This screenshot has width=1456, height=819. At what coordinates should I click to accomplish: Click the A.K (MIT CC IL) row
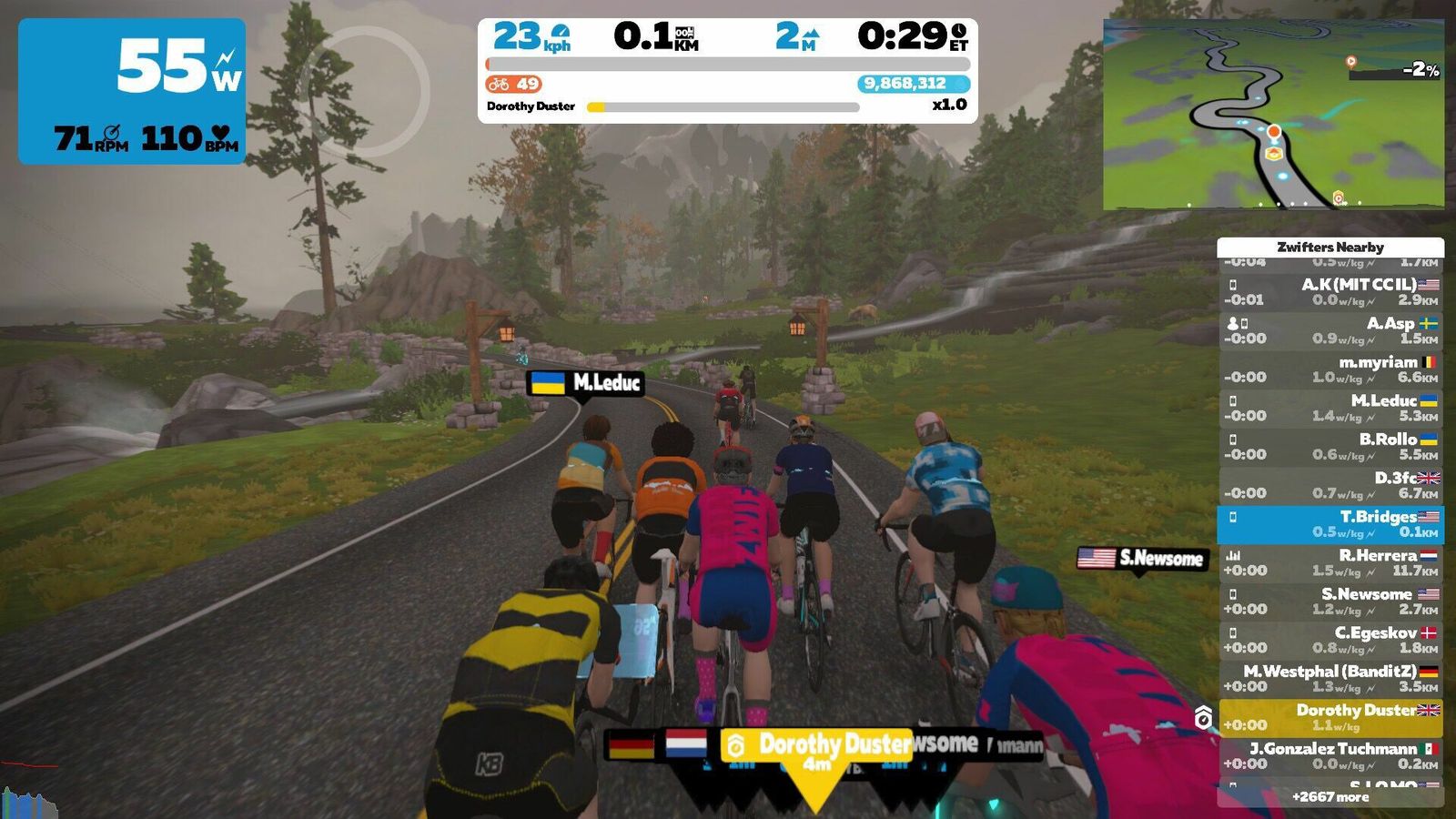tap(1330, 292)
